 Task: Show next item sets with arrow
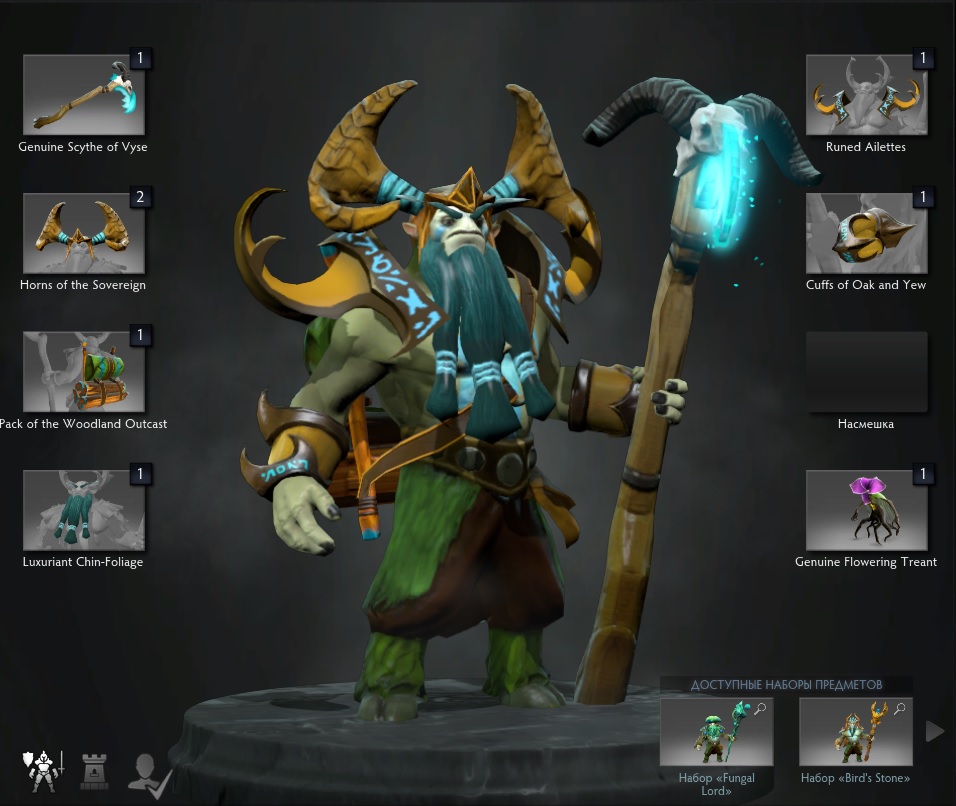pyautogui.click(x=935, y=732)
